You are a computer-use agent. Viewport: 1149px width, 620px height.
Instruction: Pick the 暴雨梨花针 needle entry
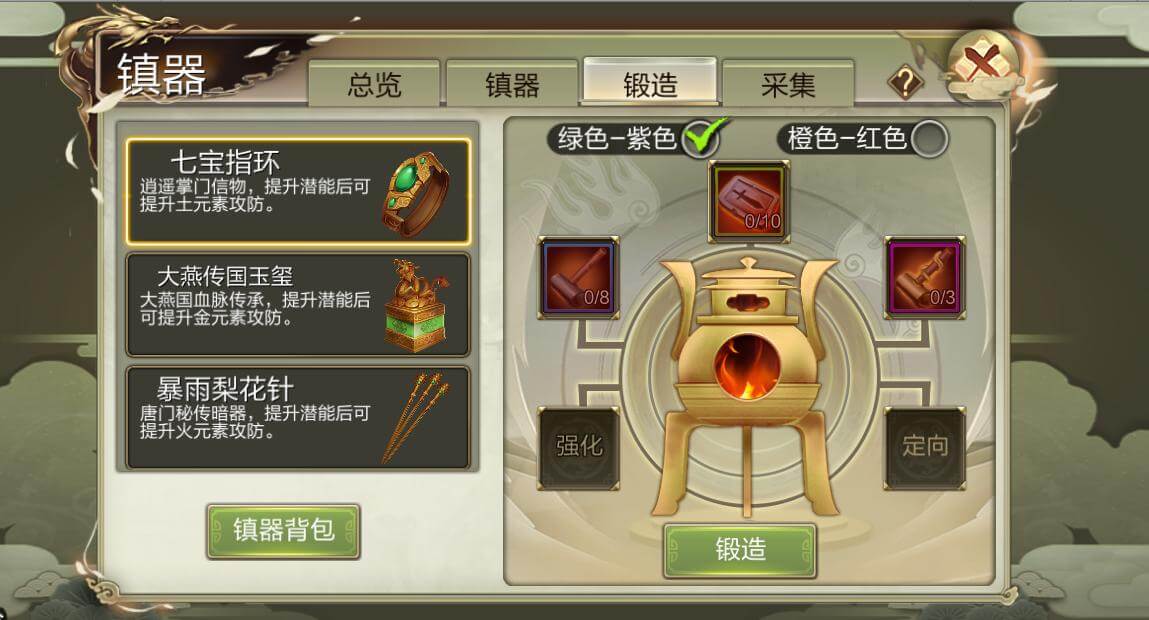(x=298, y=418)
